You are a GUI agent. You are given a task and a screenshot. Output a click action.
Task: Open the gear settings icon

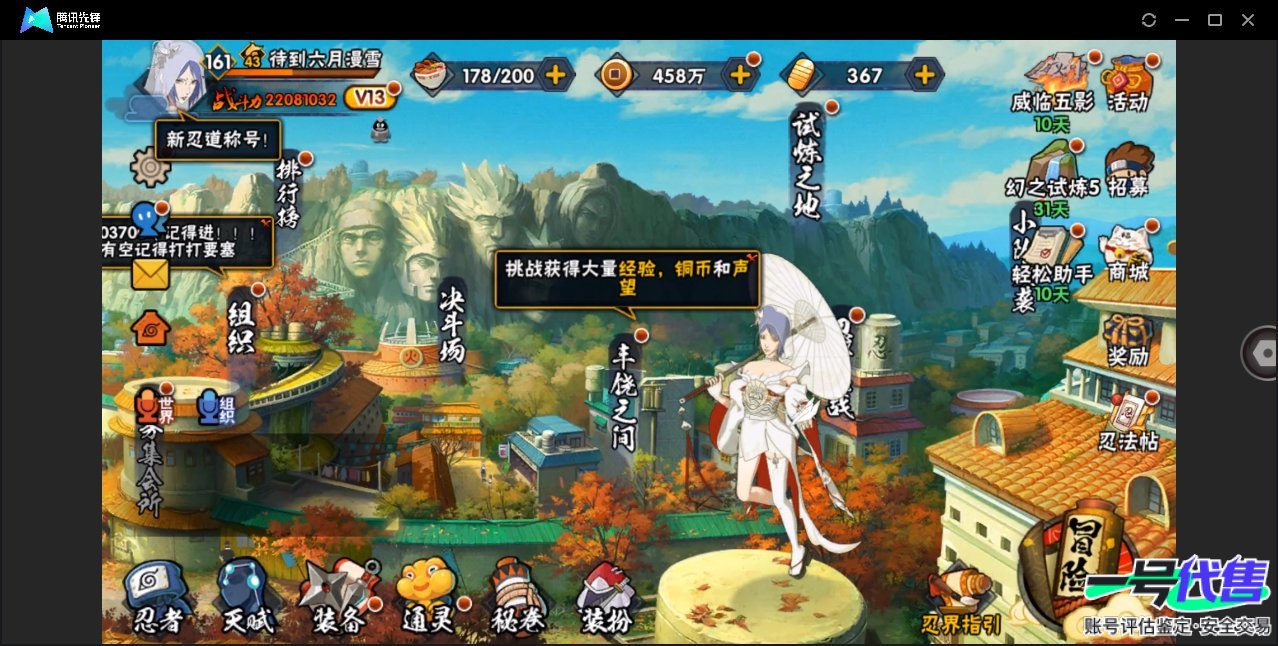point(150,166)
